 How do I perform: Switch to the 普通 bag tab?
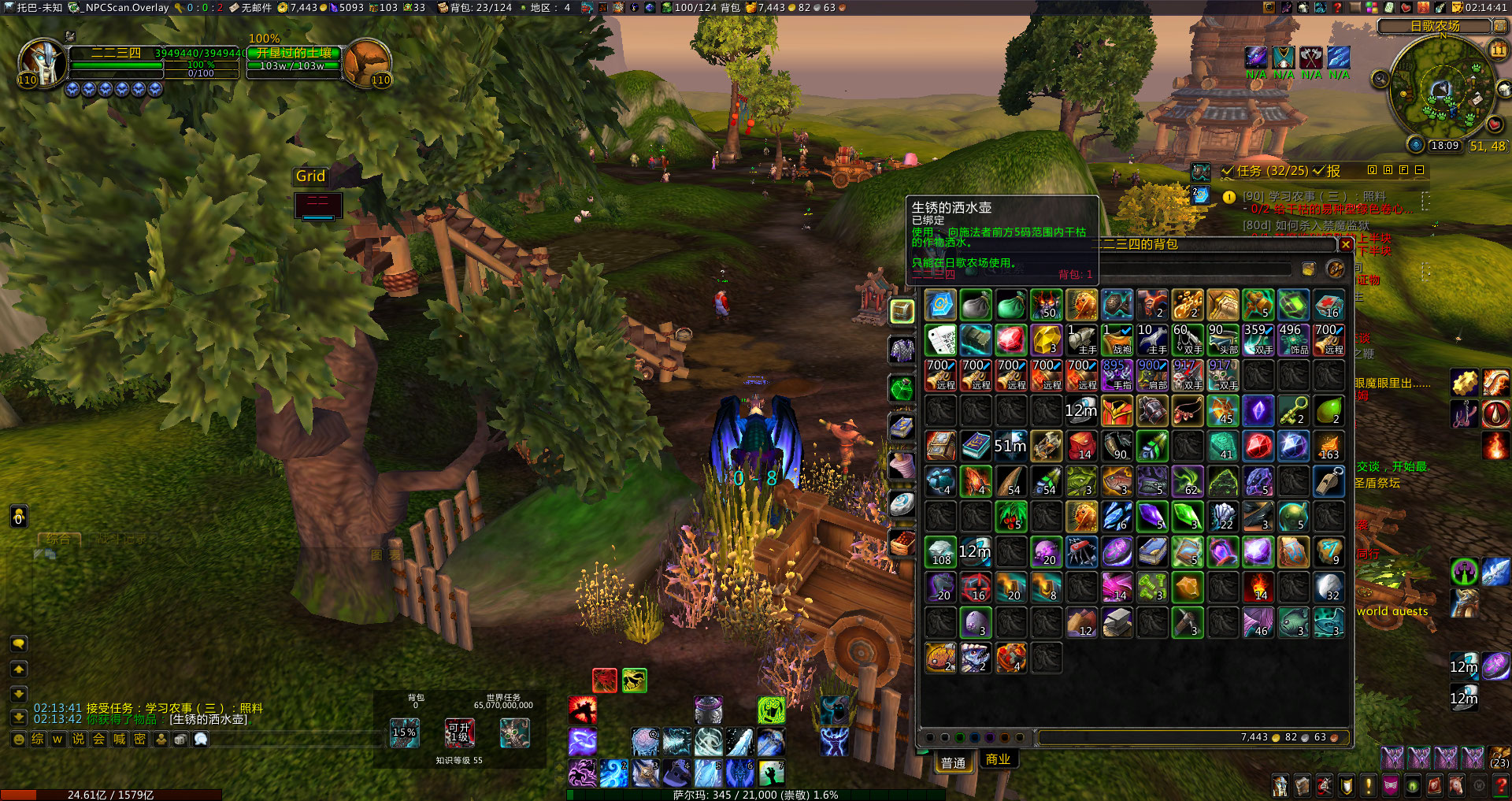953,762
